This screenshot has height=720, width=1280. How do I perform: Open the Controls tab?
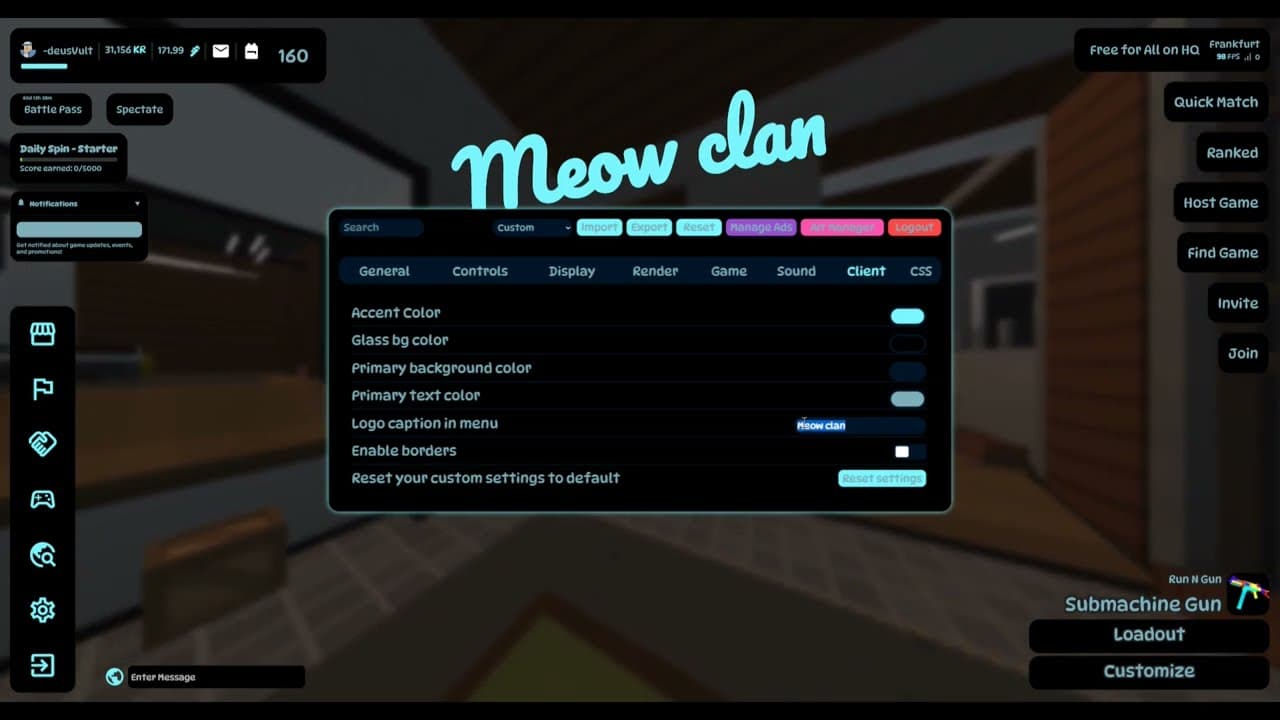480,271
